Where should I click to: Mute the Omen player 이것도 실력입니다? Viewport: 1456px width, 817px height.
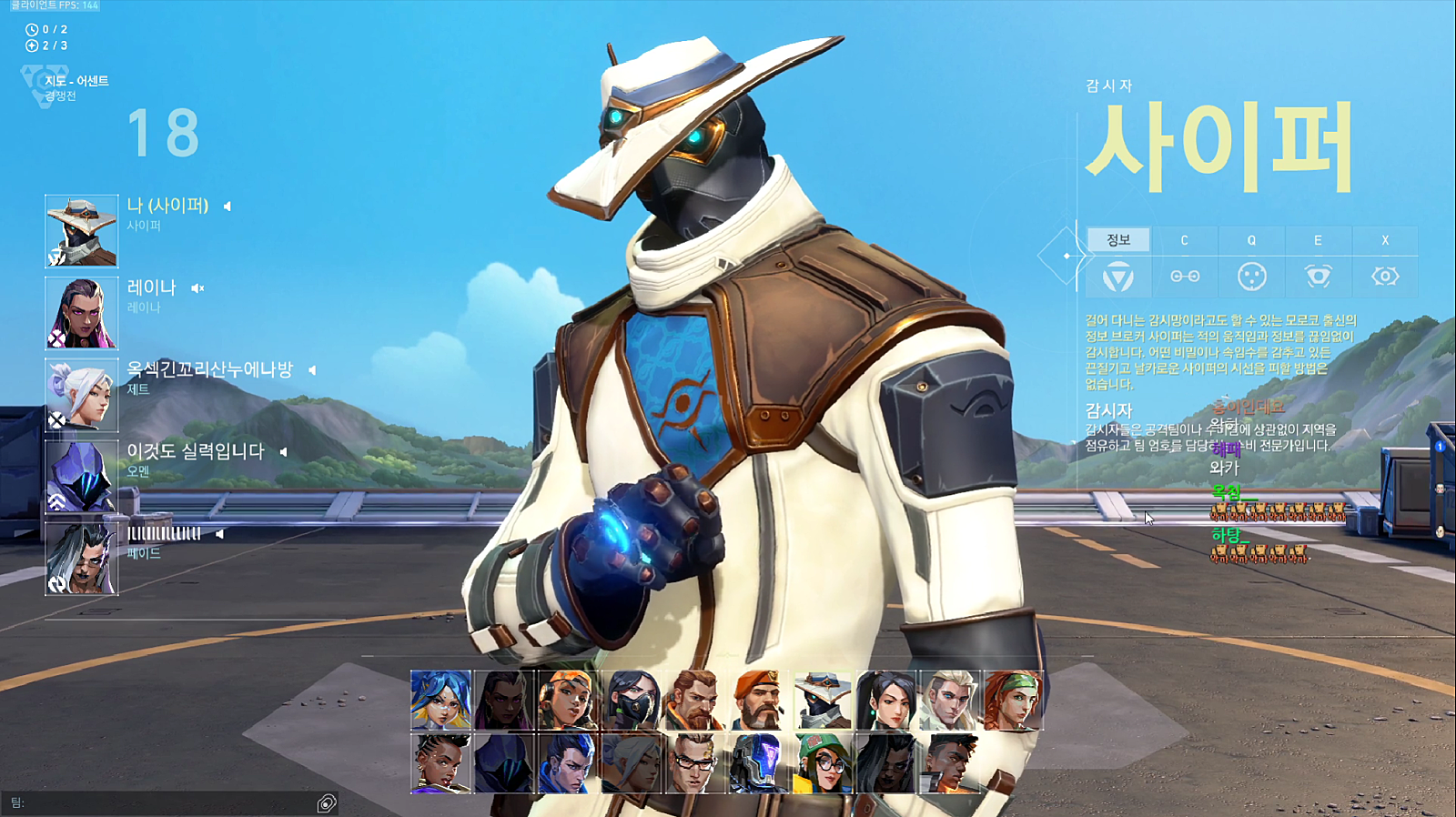point(283,452)
